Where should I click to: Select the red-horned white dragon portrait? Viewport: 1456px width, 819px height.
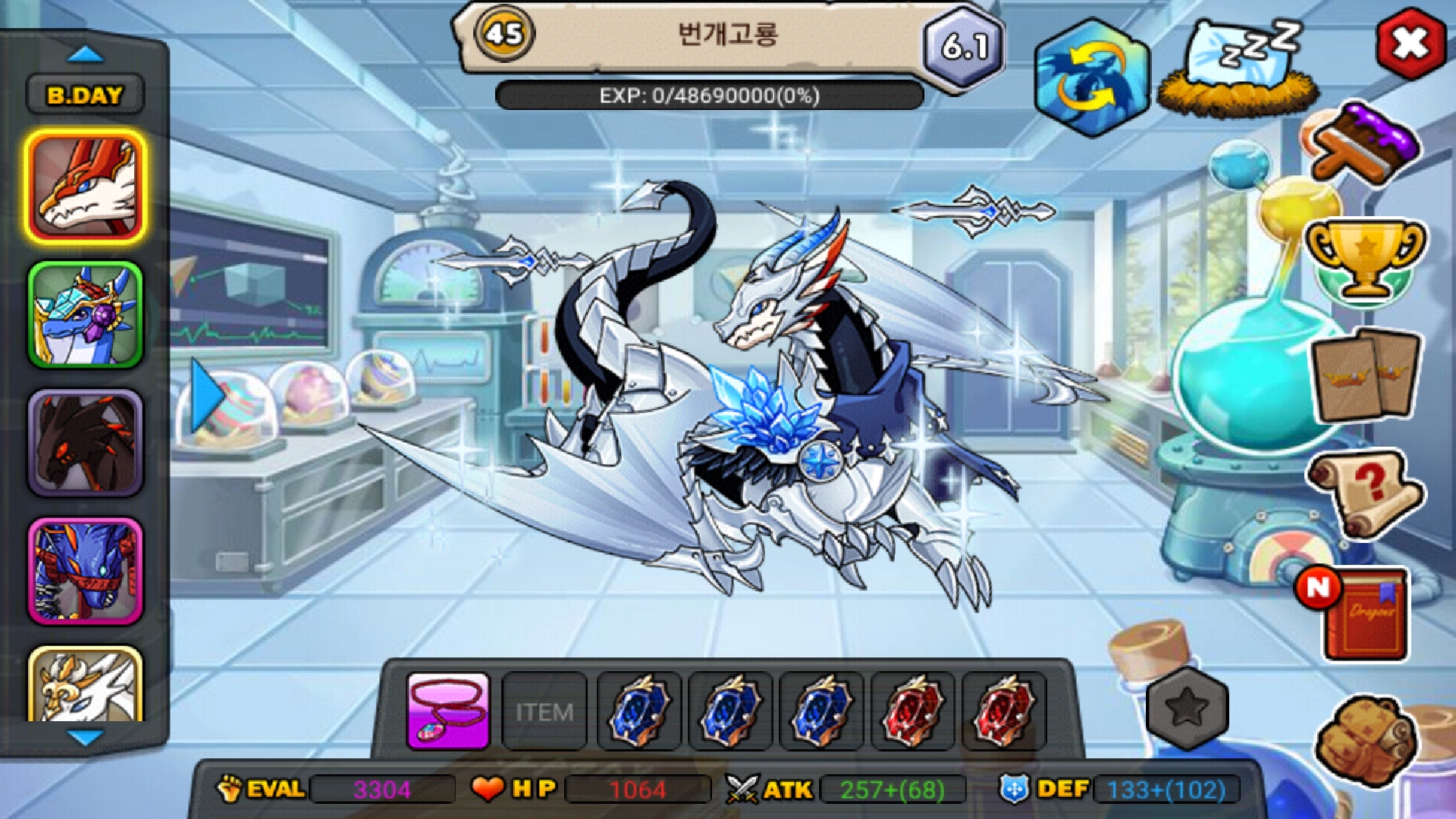click(x=85, y=187)
